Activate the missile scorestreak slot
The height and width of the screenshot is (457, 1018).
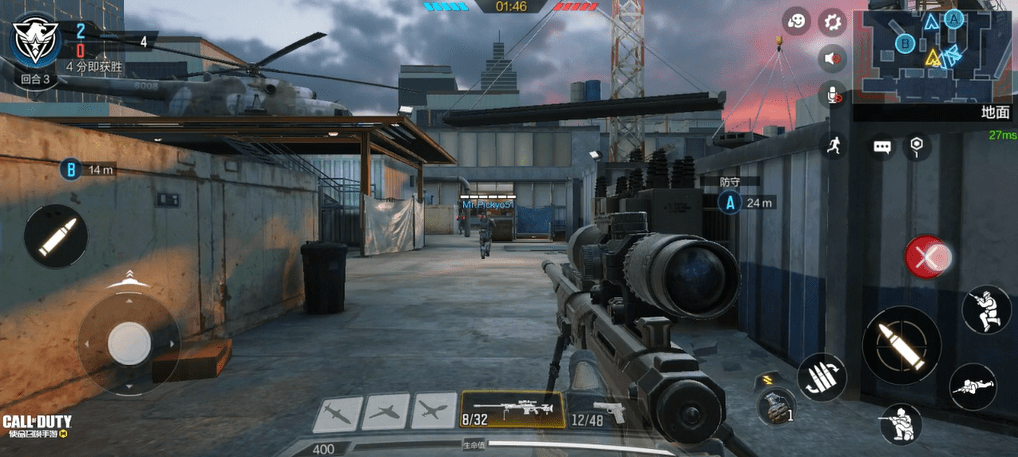[337, 410]
